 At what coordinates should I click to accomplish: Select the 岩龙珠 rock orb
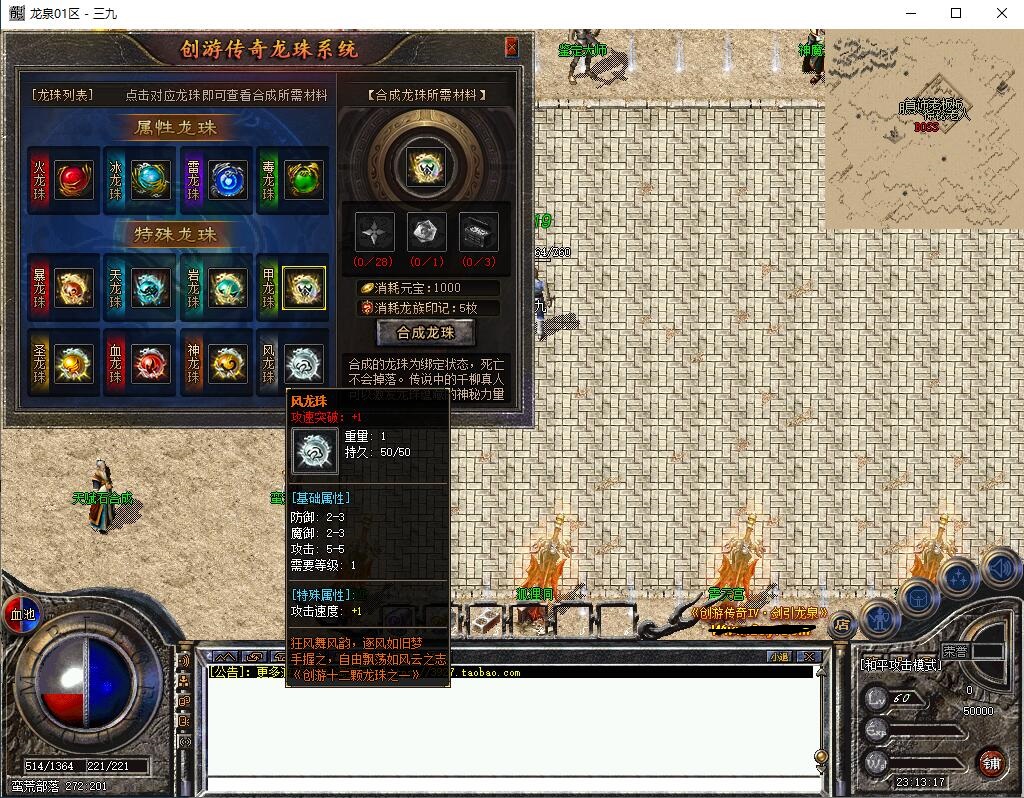(227, 288)
